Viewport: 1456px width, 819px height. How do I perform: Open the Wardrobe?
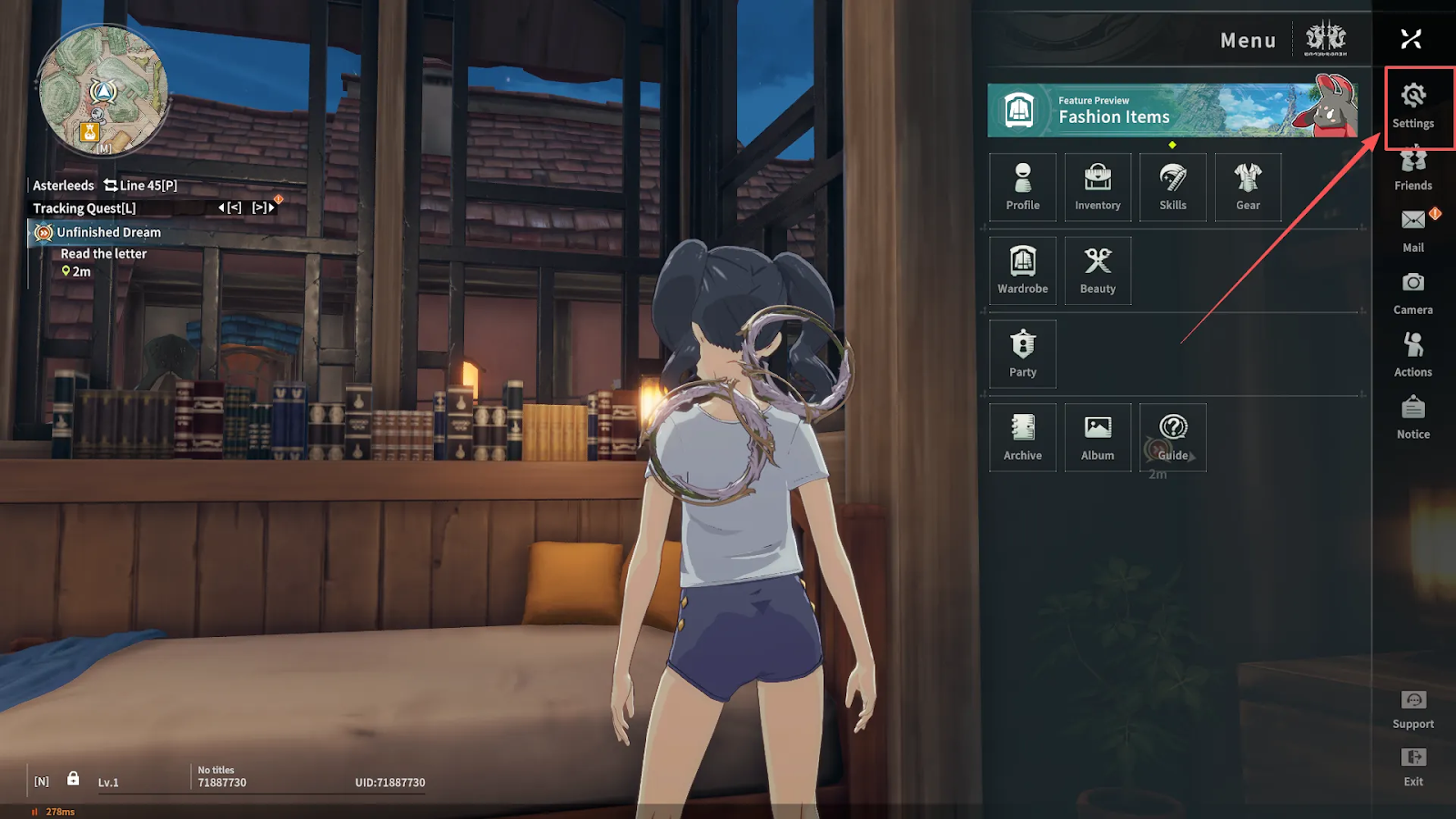click(1023, 270)
